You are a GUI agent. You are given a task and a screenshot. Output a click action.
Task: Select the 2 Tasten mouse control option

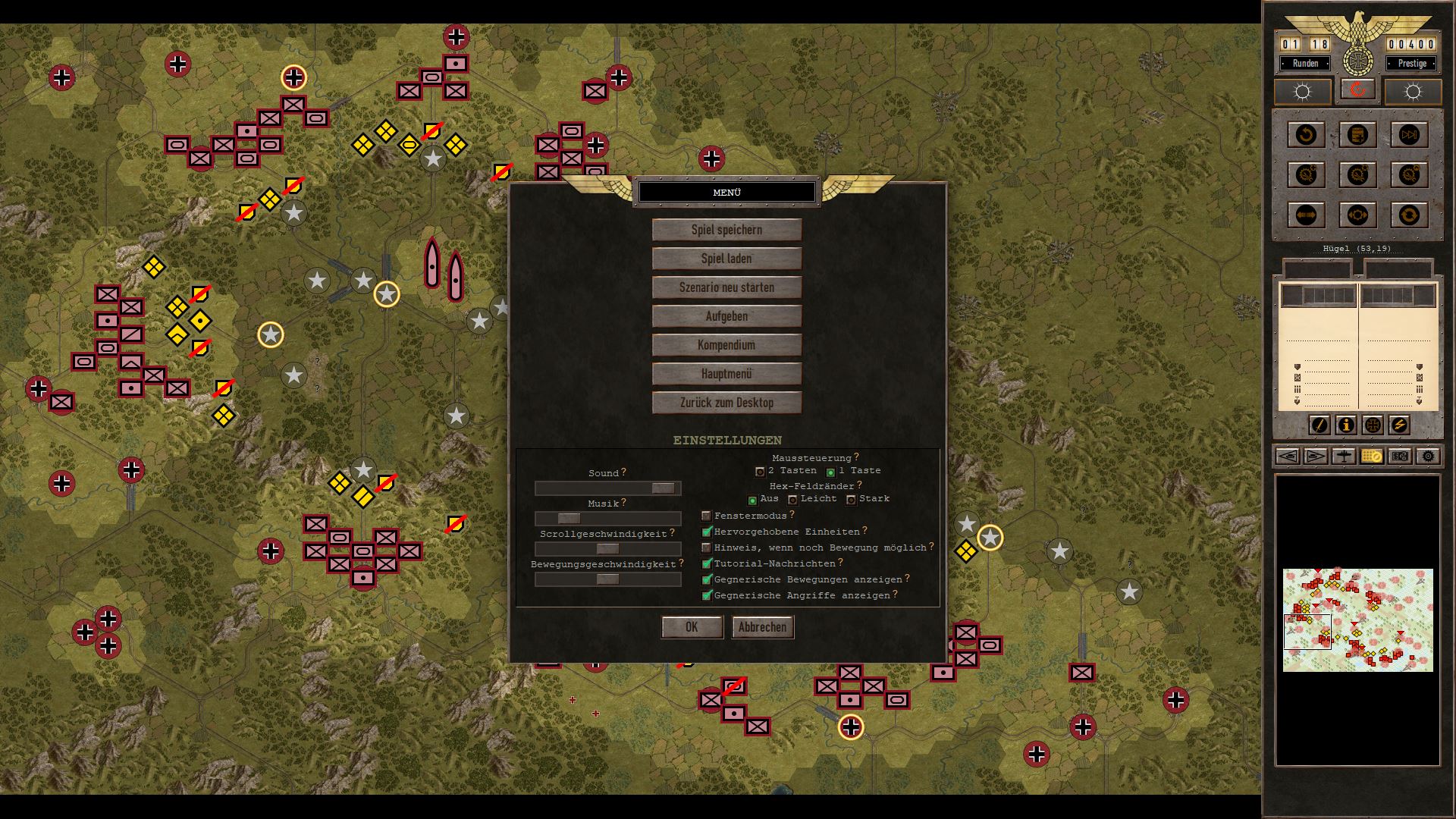click(760, 472)
